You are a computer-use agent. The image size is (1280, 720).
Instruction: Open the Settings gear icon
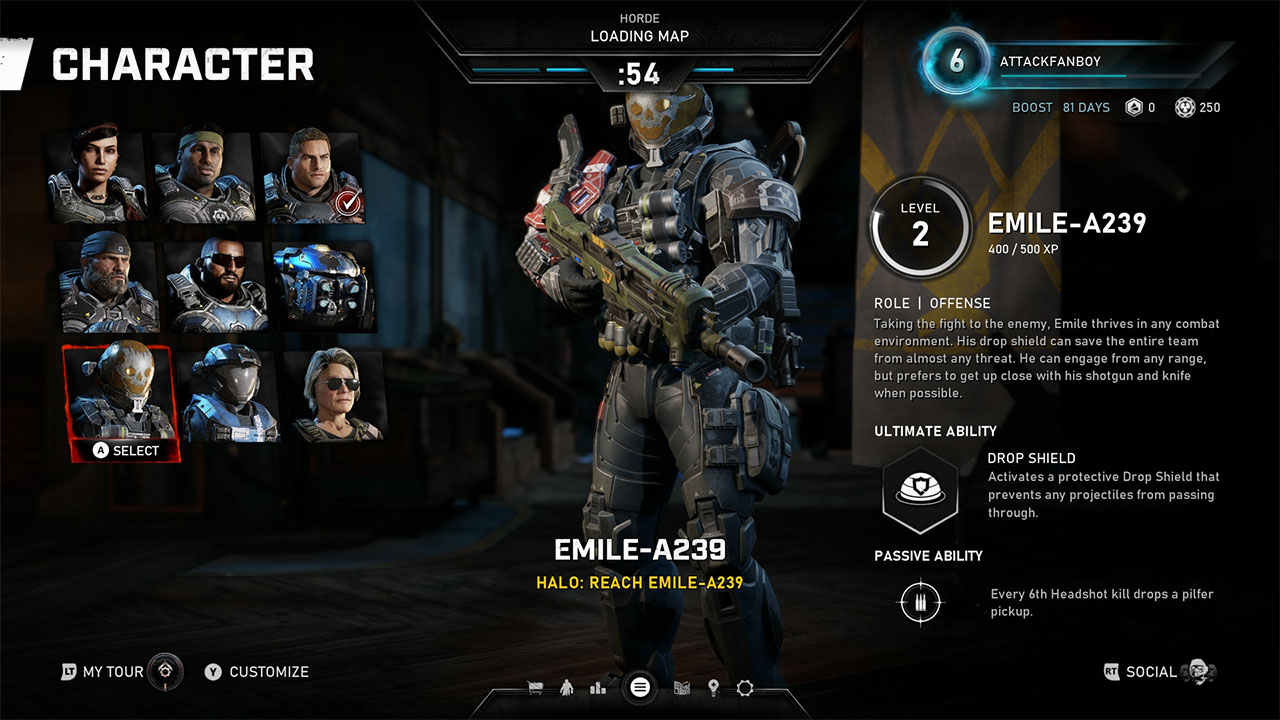coord(743,689)
